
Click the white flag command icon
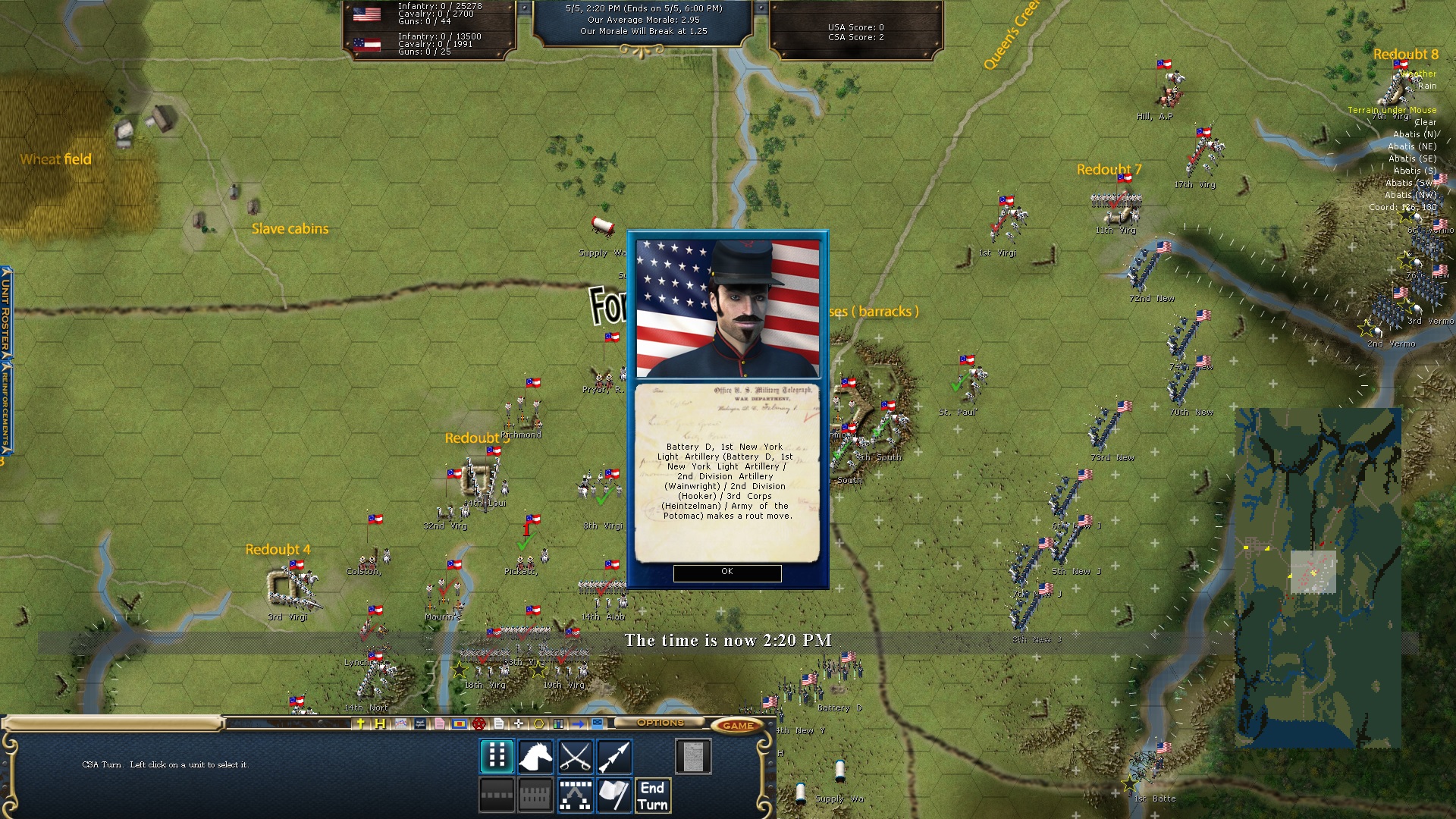(x=613, y=795)
